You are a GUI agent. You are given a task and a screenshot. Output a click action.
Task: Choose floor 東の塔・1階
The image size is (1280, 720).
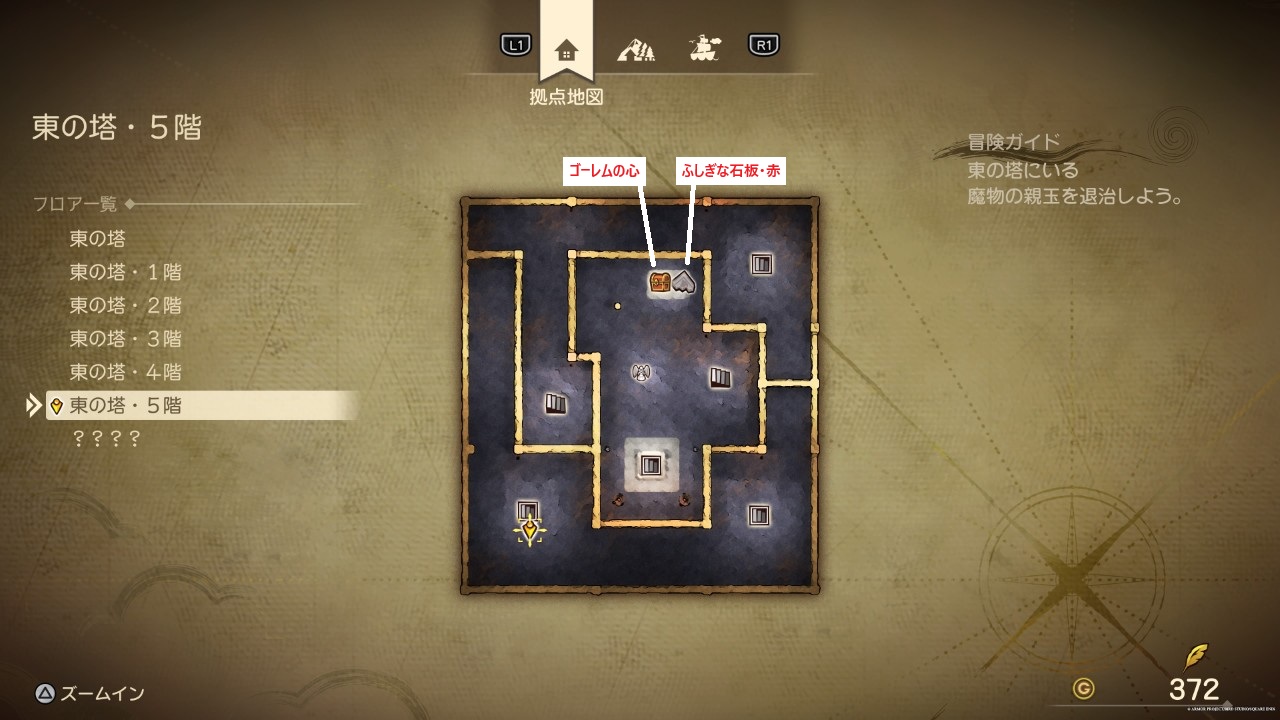(x=125, y=272)
